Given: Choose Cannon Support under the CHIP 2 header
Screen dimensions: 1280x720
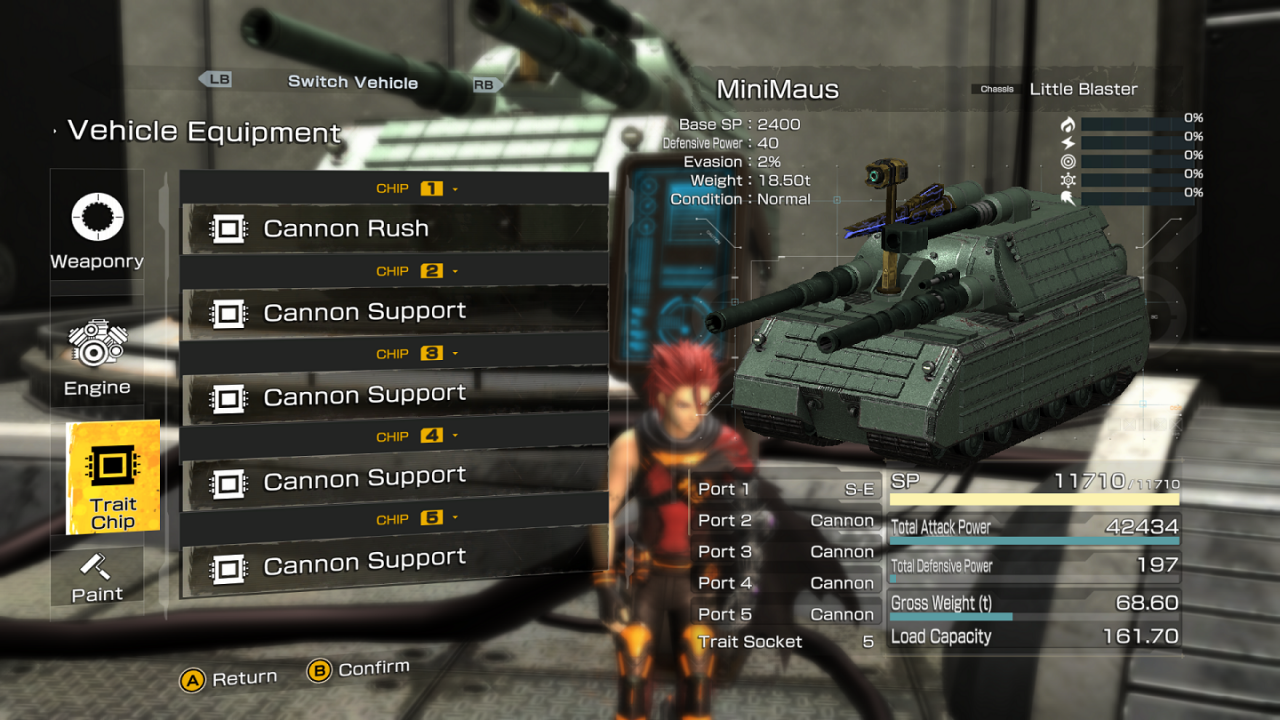Looking at the screenshot, I should [x=394, y=312].
